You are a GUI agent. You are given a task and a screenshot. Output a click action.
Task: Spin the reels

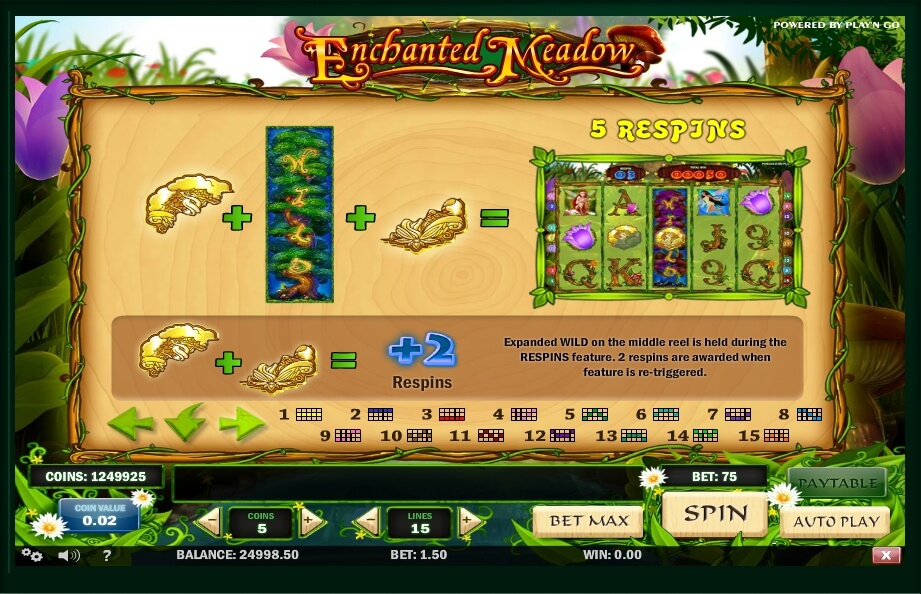(x=714, y=514)
